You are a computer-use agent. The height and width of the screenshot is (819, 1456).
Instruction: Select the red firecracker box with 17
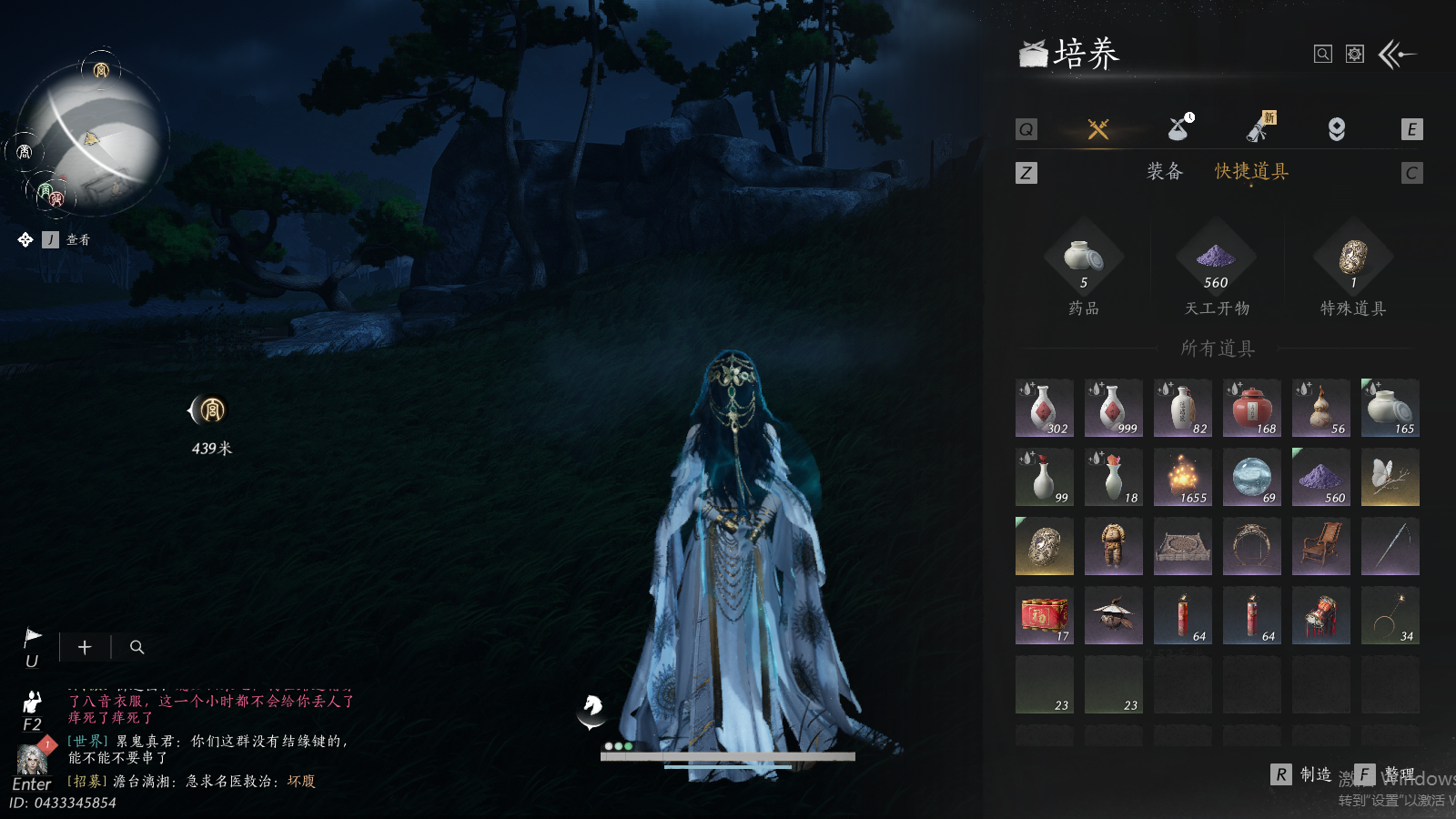coord(1045,615)
